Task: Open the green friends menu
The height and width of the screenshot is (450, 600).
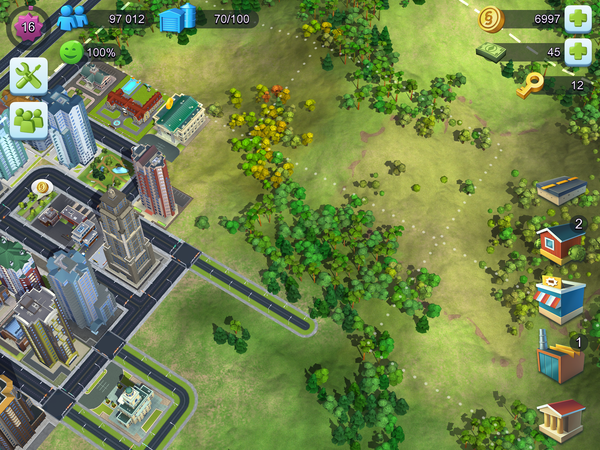Action: [x=29, y=120]
